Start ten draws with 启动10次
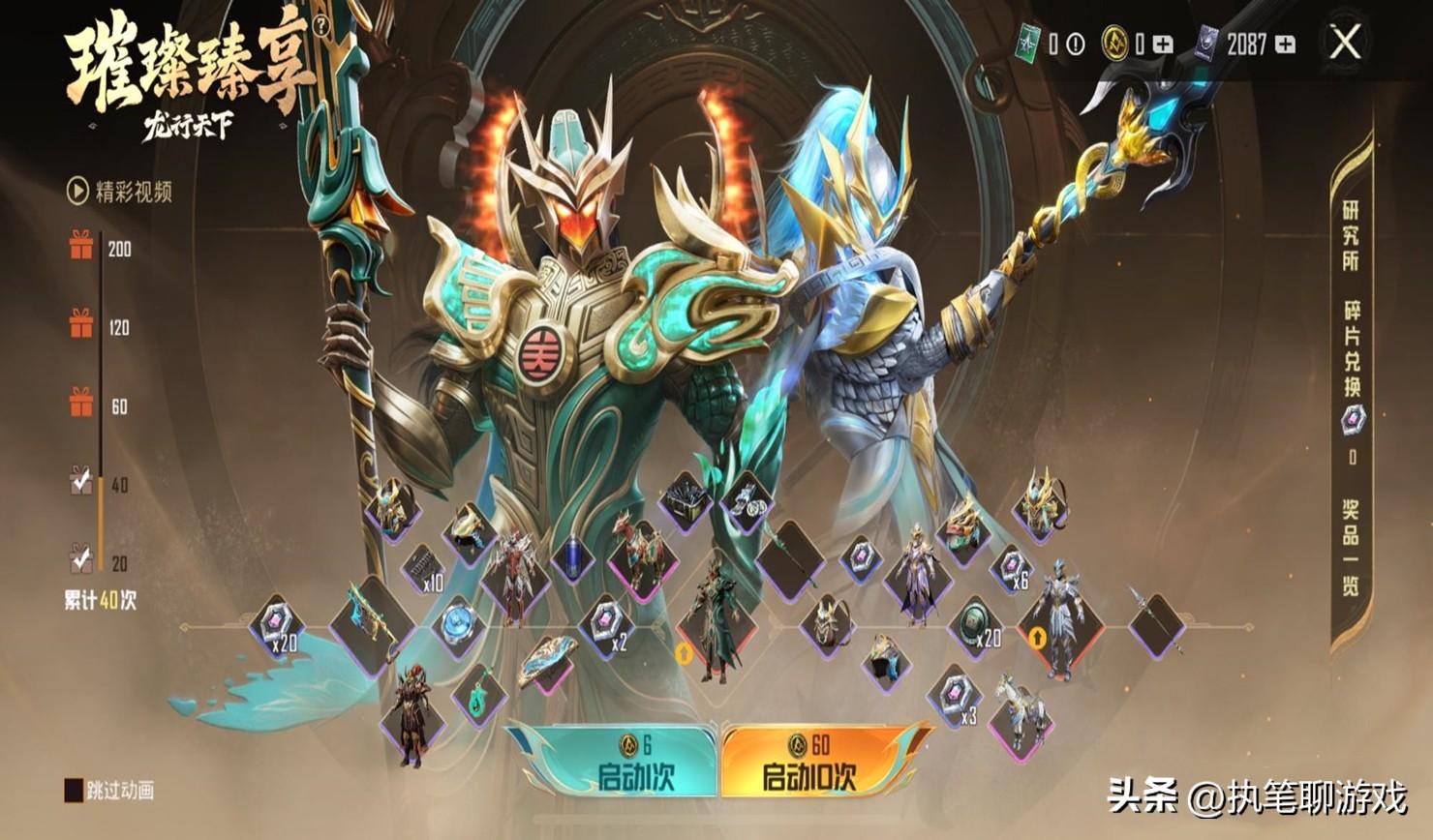 813,764
